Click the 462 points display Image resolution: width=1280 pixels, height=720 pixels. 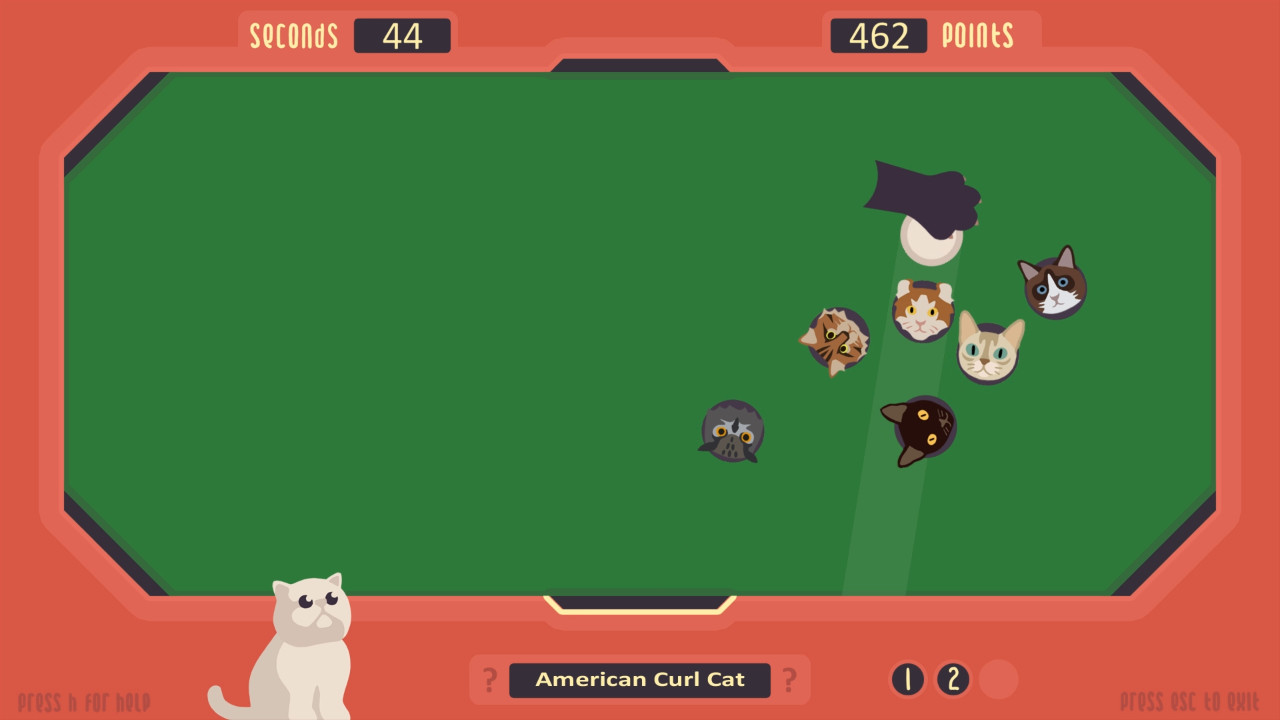pyautogui.click(x=878, y=36)
